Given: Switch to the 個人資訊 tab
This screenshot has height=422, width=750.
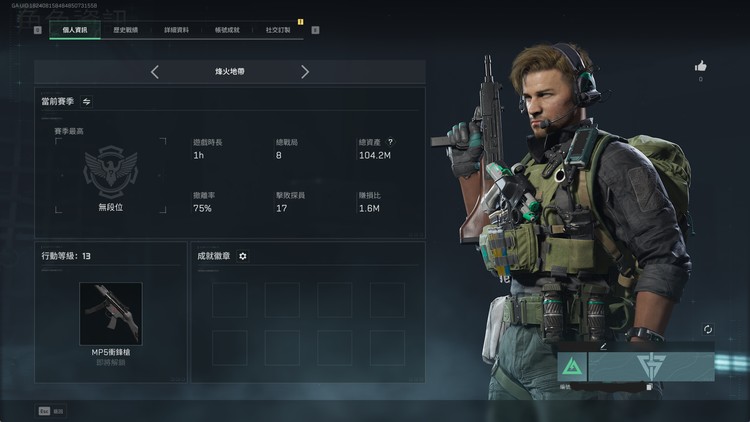Looking at the screenshot, I should [x=75, y=30].
